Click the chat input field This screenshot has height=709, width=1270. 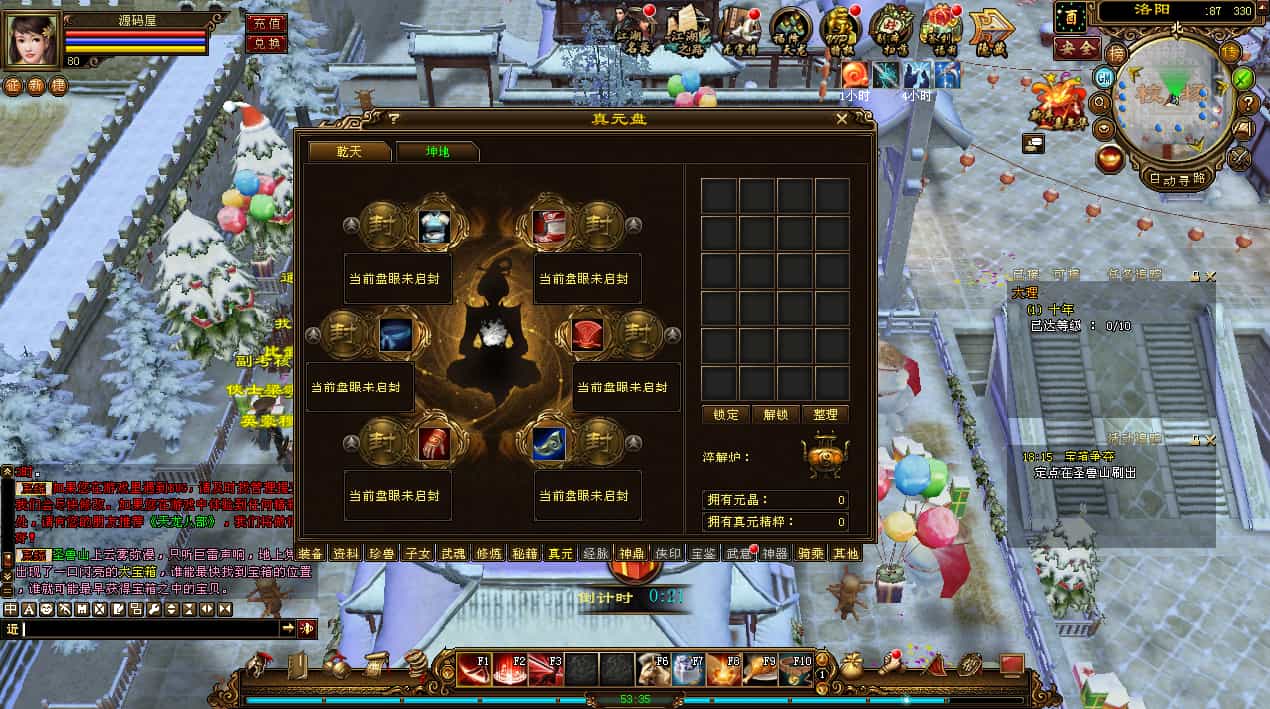[x=150, y=628]
